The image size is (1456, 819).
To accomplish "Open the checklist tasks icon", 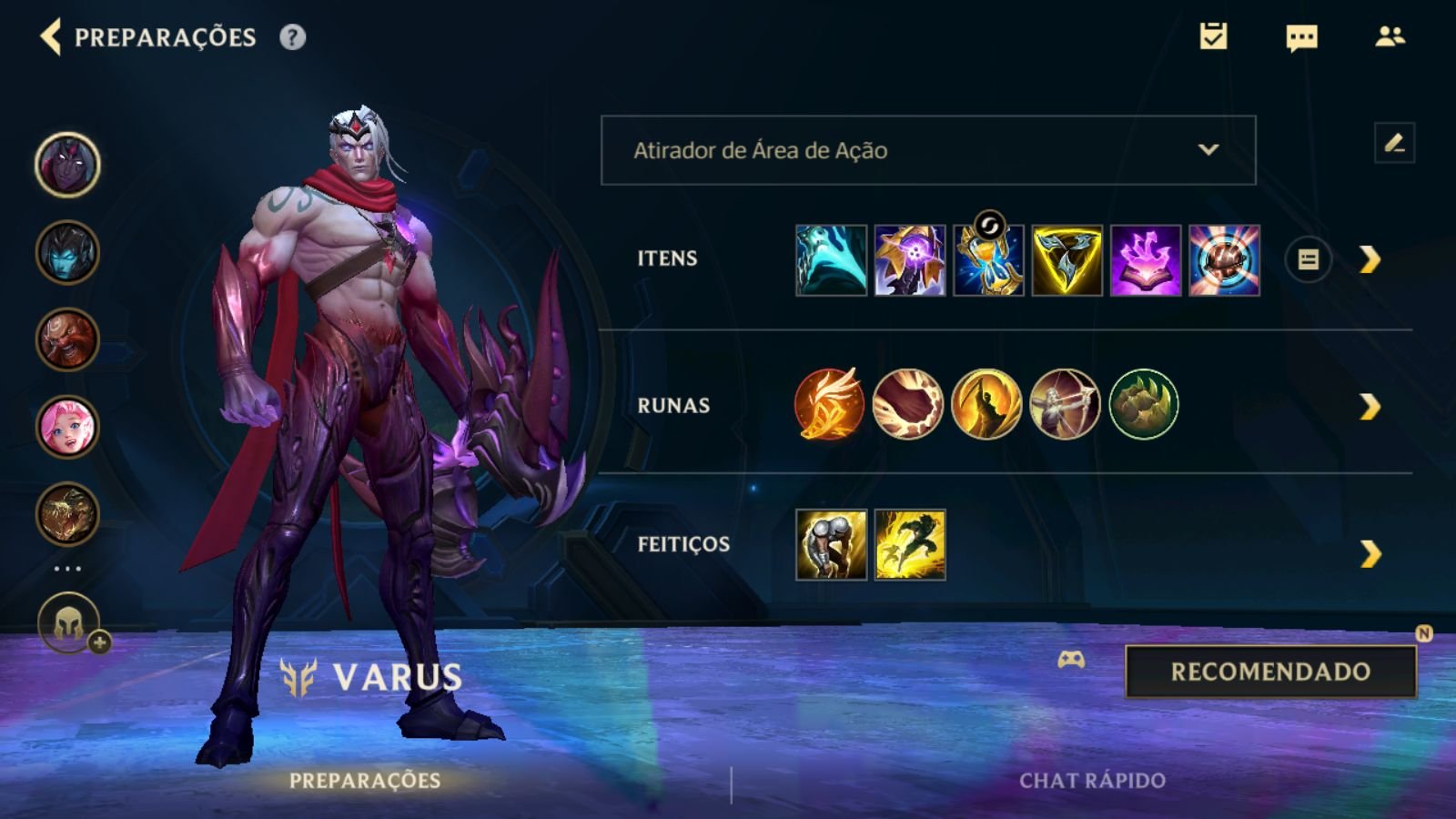I will (1213, 36).
